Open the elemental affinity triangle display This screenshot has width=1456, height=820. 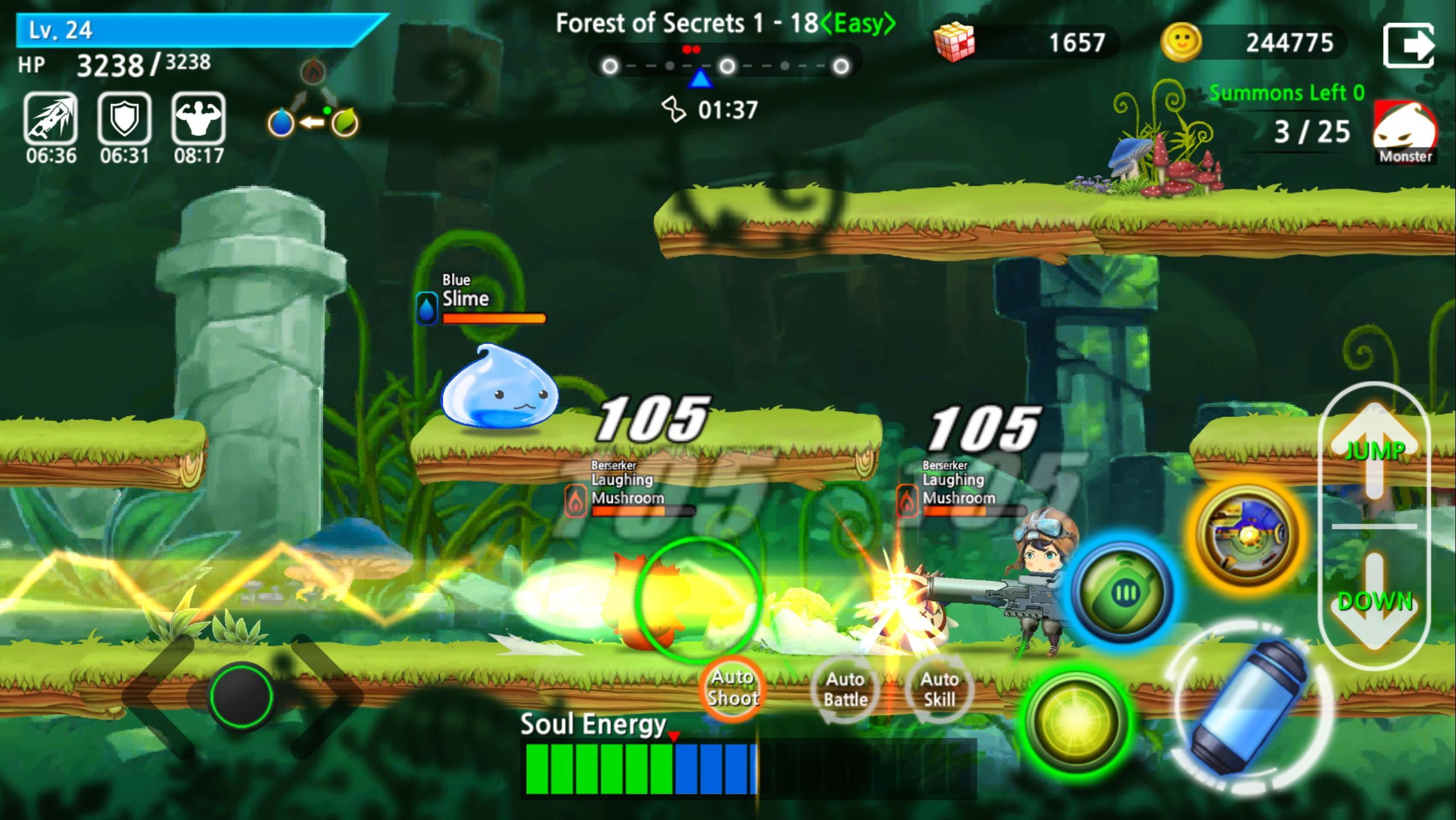tap(312, 102)
